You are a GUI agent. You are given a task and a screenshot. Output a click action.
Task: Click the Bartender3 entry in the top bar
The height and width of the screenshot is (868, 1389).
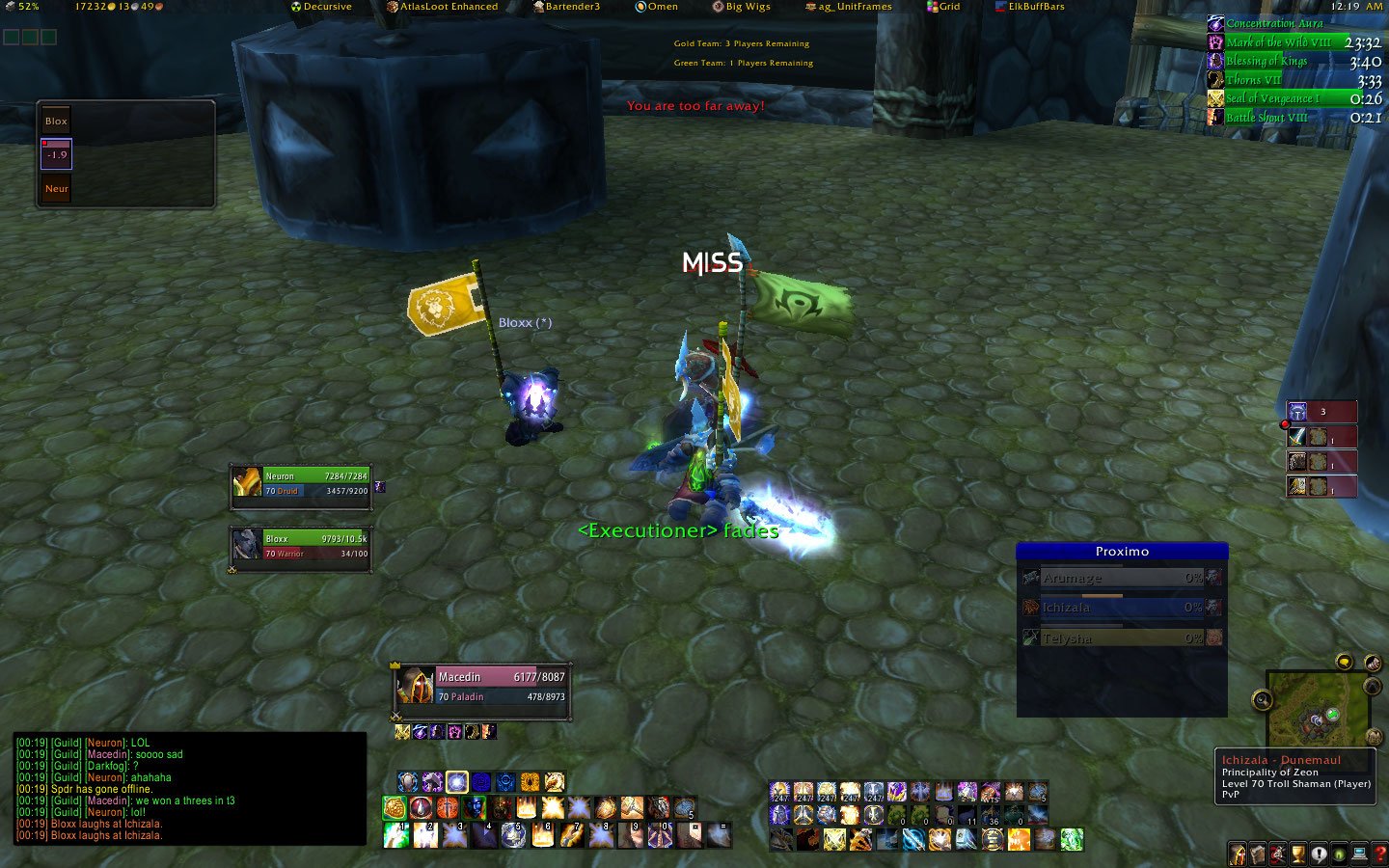tap(567, 7)
